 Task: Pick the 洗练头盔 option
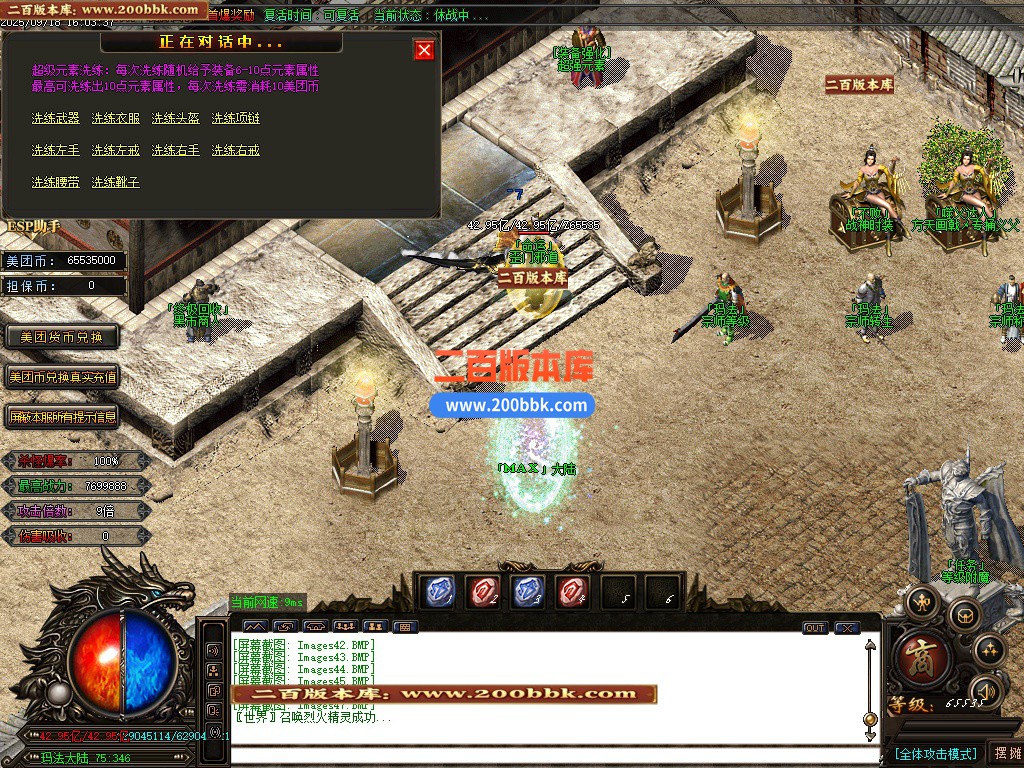click(176, 118)
